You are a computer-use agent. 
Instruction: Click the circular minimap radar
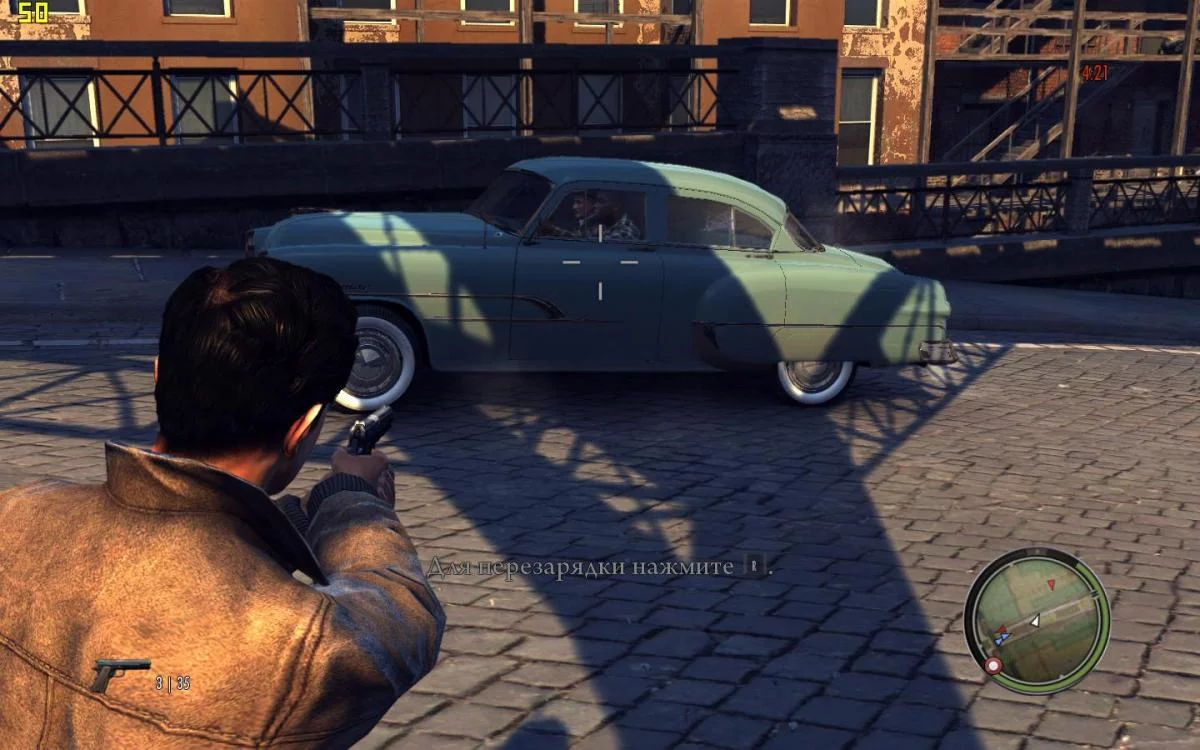(x=1037, y=620)
